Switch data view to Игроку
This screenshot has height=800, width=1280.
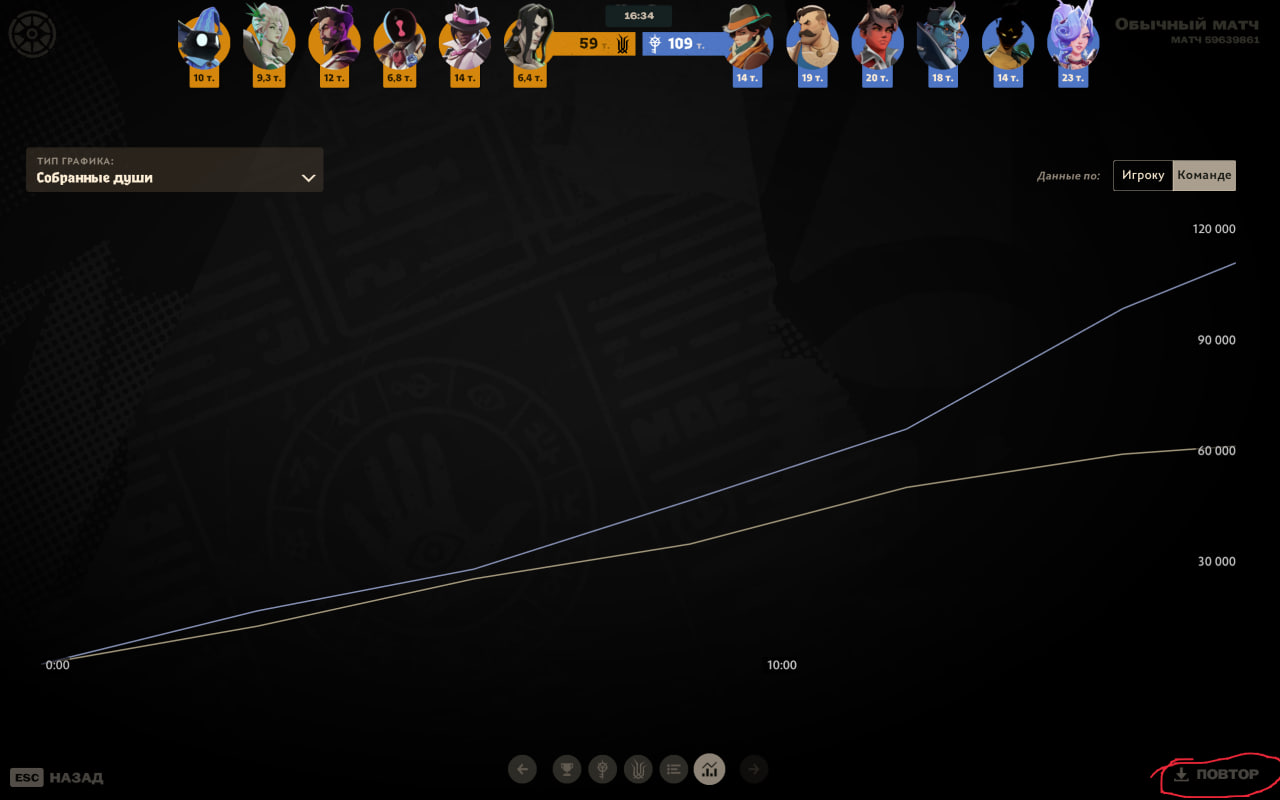1142,175
